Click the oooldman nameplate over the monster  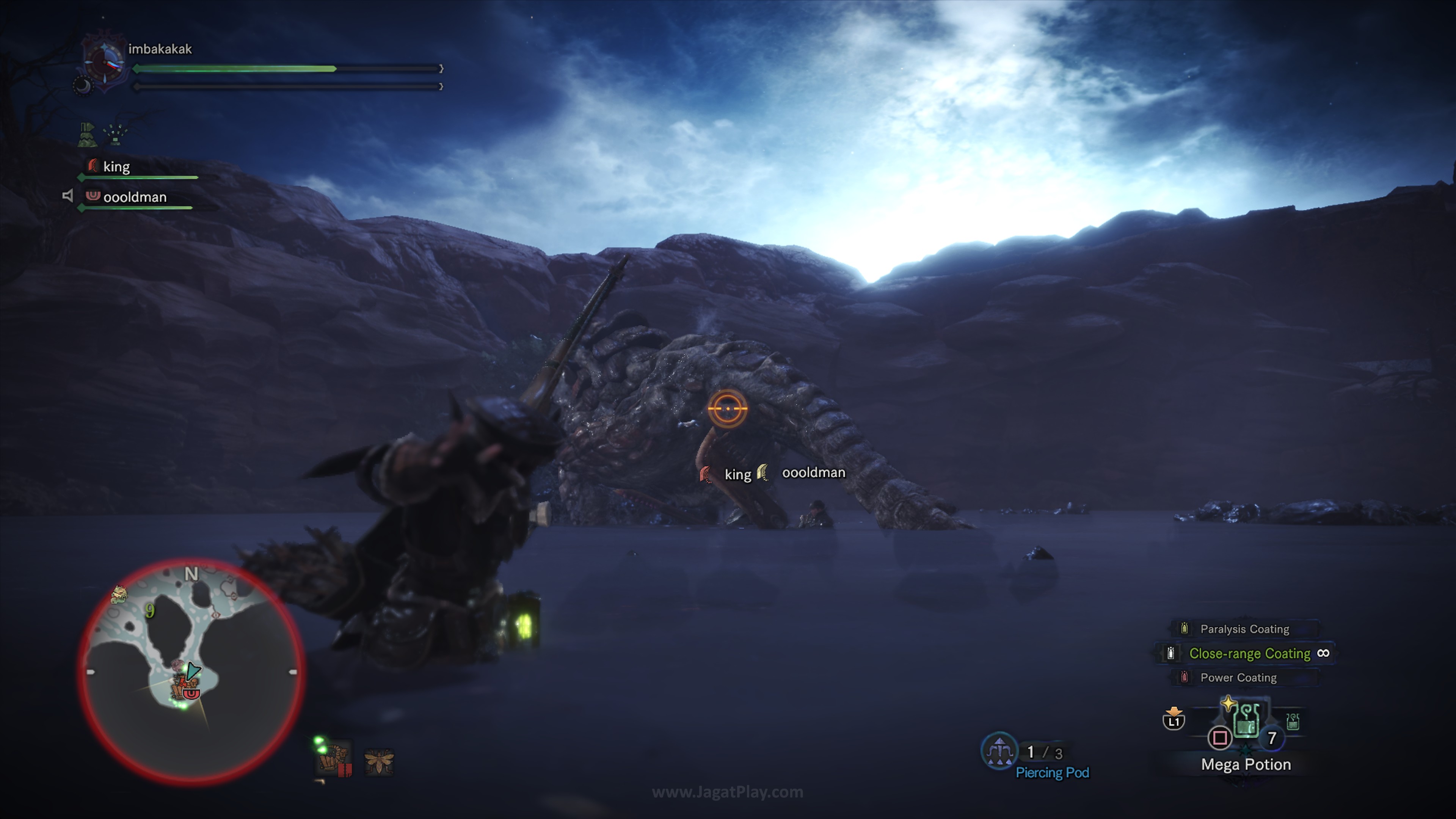click(813, 472)
